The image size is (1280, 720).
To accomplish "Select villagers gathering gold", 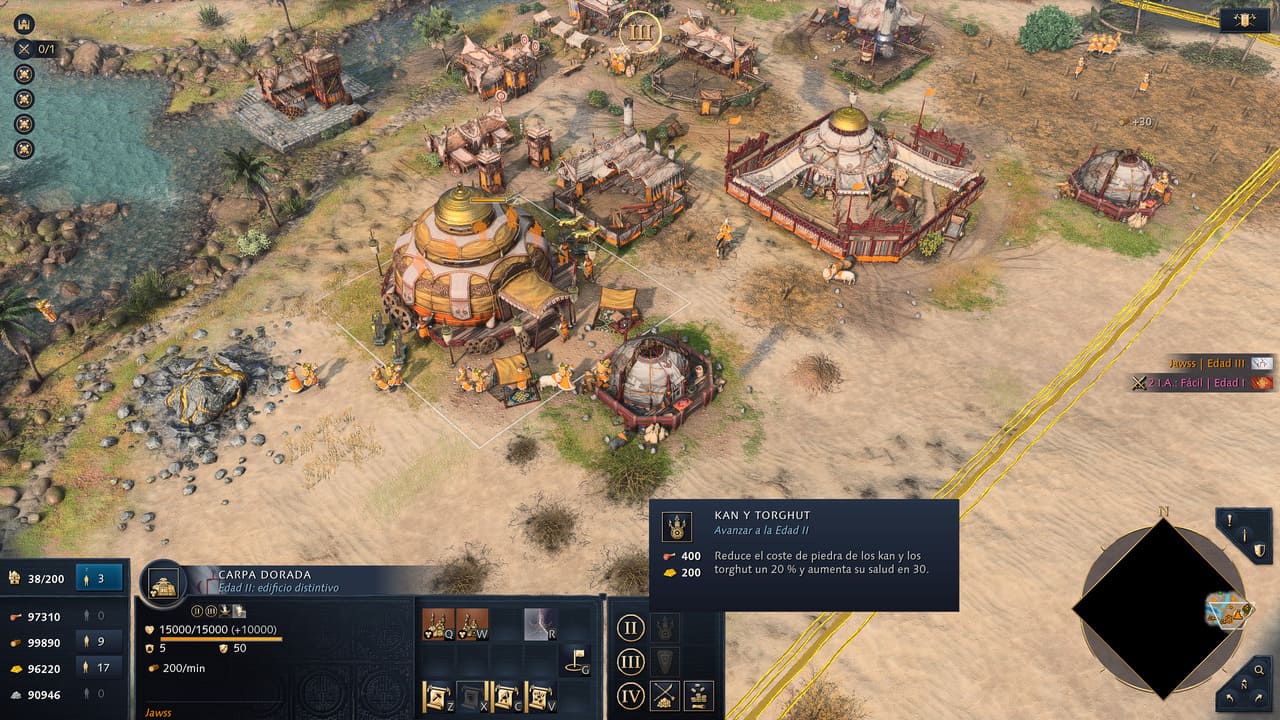I will (x=99, y=667).
